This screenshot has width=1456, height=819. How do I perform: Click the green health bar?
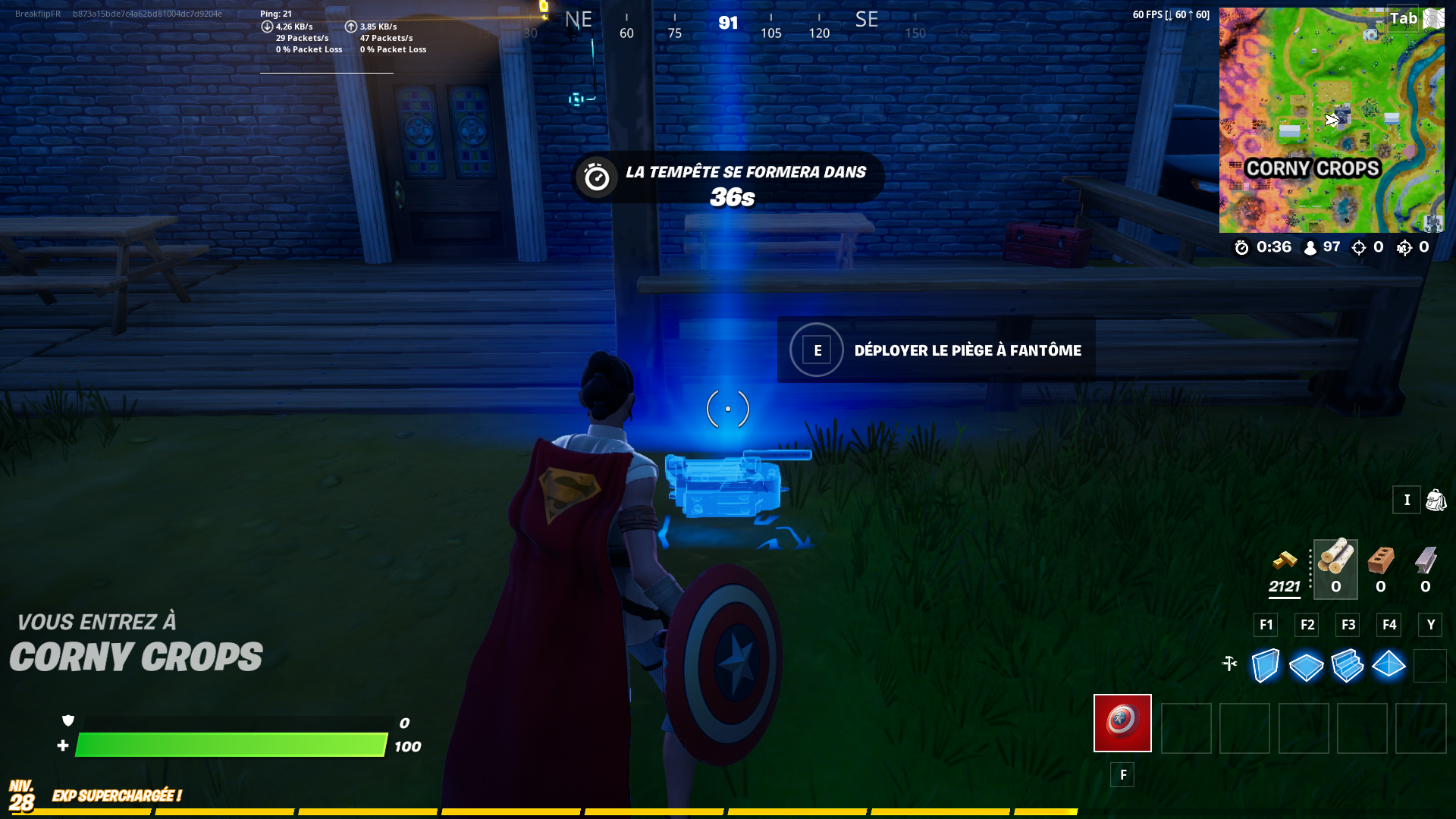227,746
